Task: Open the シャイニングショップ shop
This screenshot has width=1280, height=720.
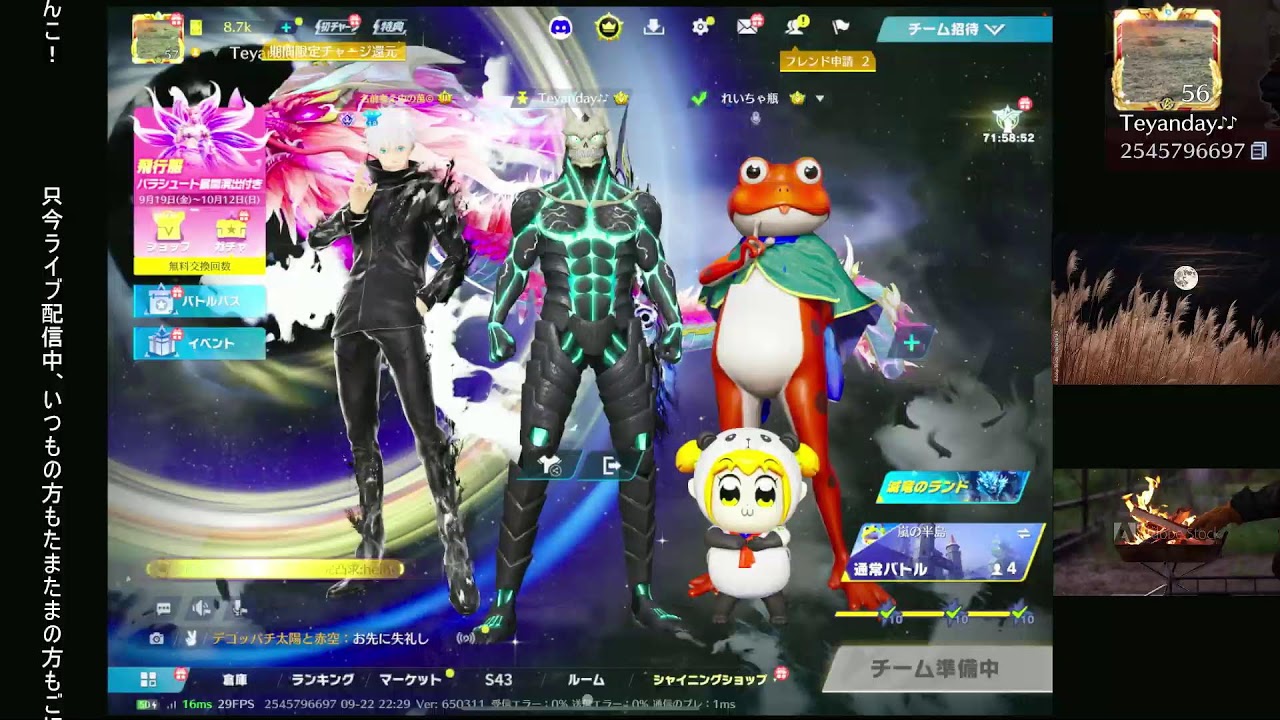Action: pos(710,680)
